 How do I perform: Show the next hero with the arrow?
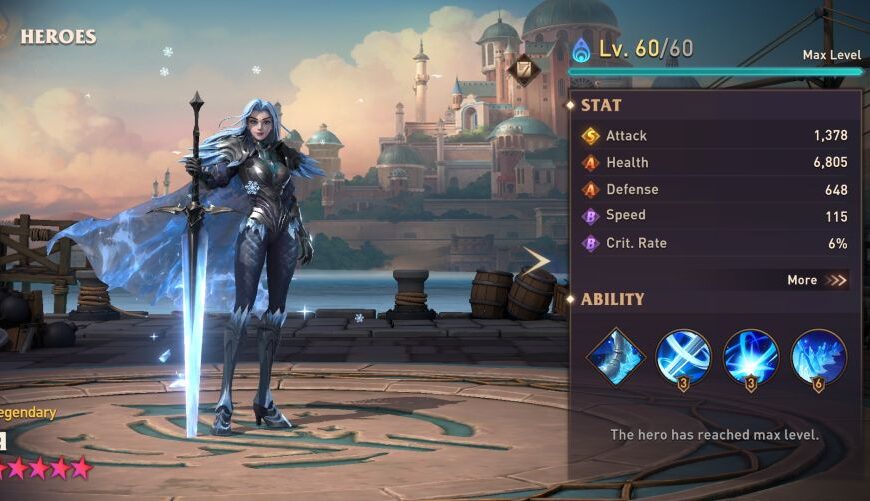pyautogui.click(x=537, y=262)
